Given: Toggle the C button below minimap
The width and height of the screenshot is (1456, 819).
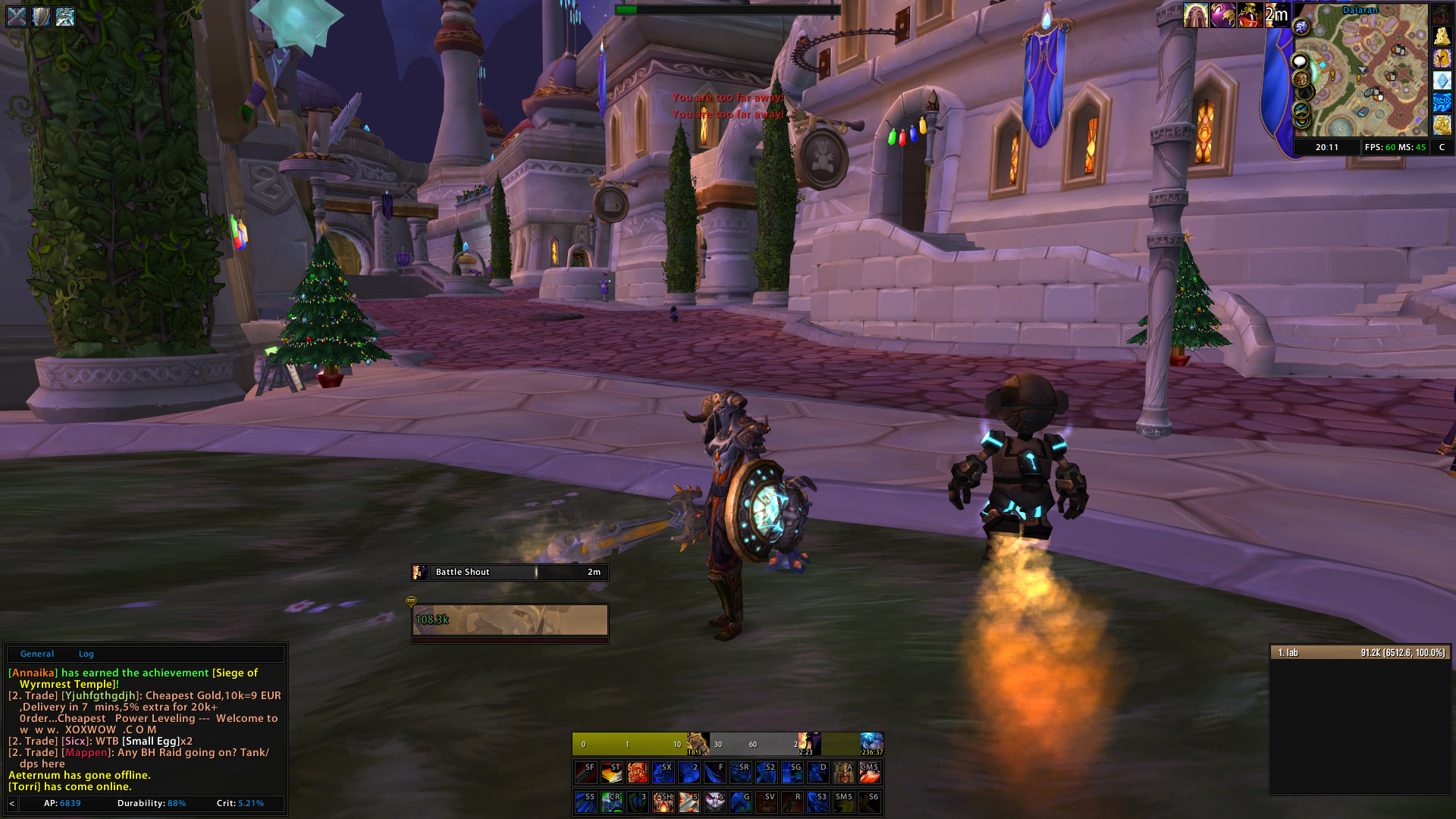Looking at the screenshot, I should (1442, 147).
